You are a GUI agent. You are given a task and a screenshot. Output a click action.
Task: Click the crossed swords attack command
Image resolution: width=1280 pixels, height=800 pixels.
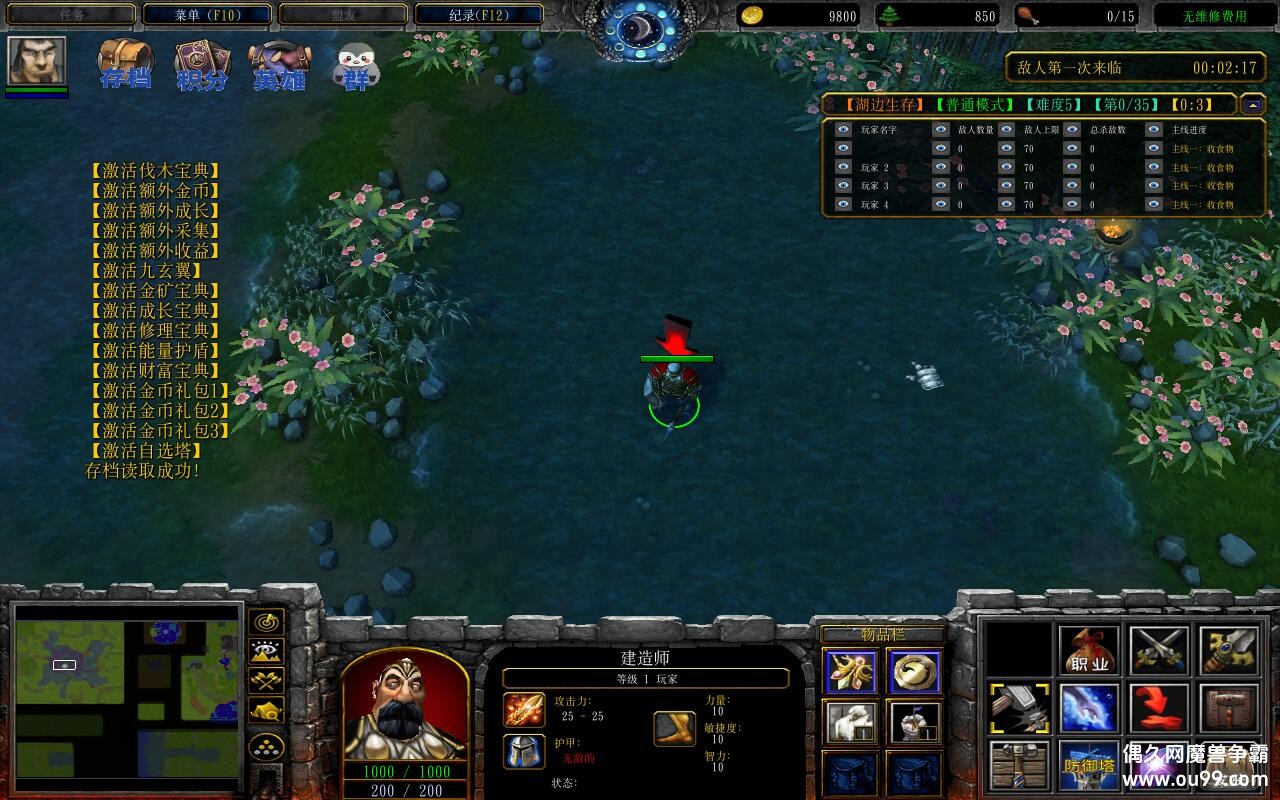[1159, 650]
